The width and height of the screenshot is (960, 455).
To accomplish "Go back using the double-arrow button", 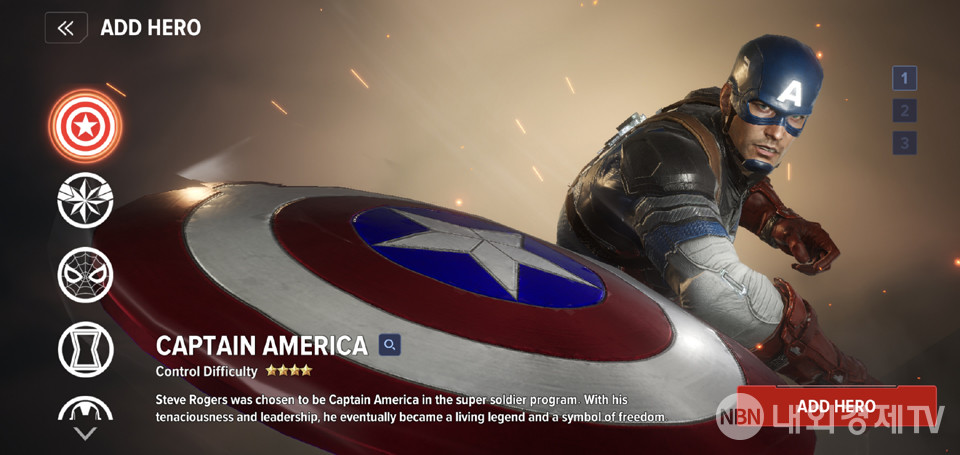I will tap(66, 28).
